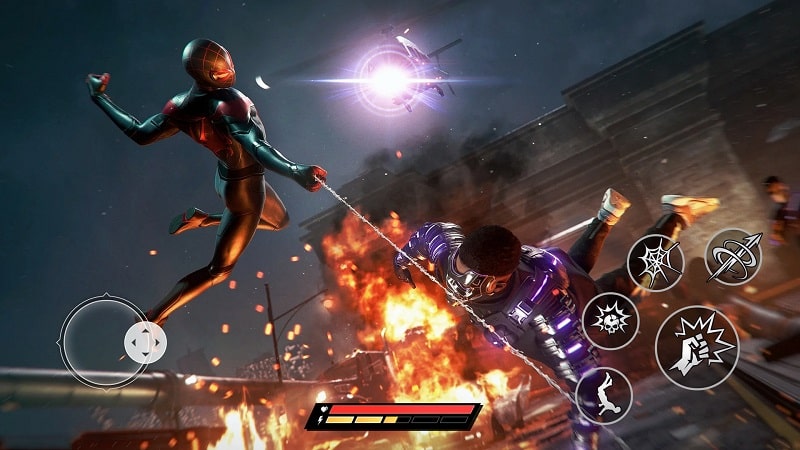Image resolution: width=800 pixels, height=450 pixels.
Task: Tap the fist punch attack button
Action: click(x=697, y=347)
